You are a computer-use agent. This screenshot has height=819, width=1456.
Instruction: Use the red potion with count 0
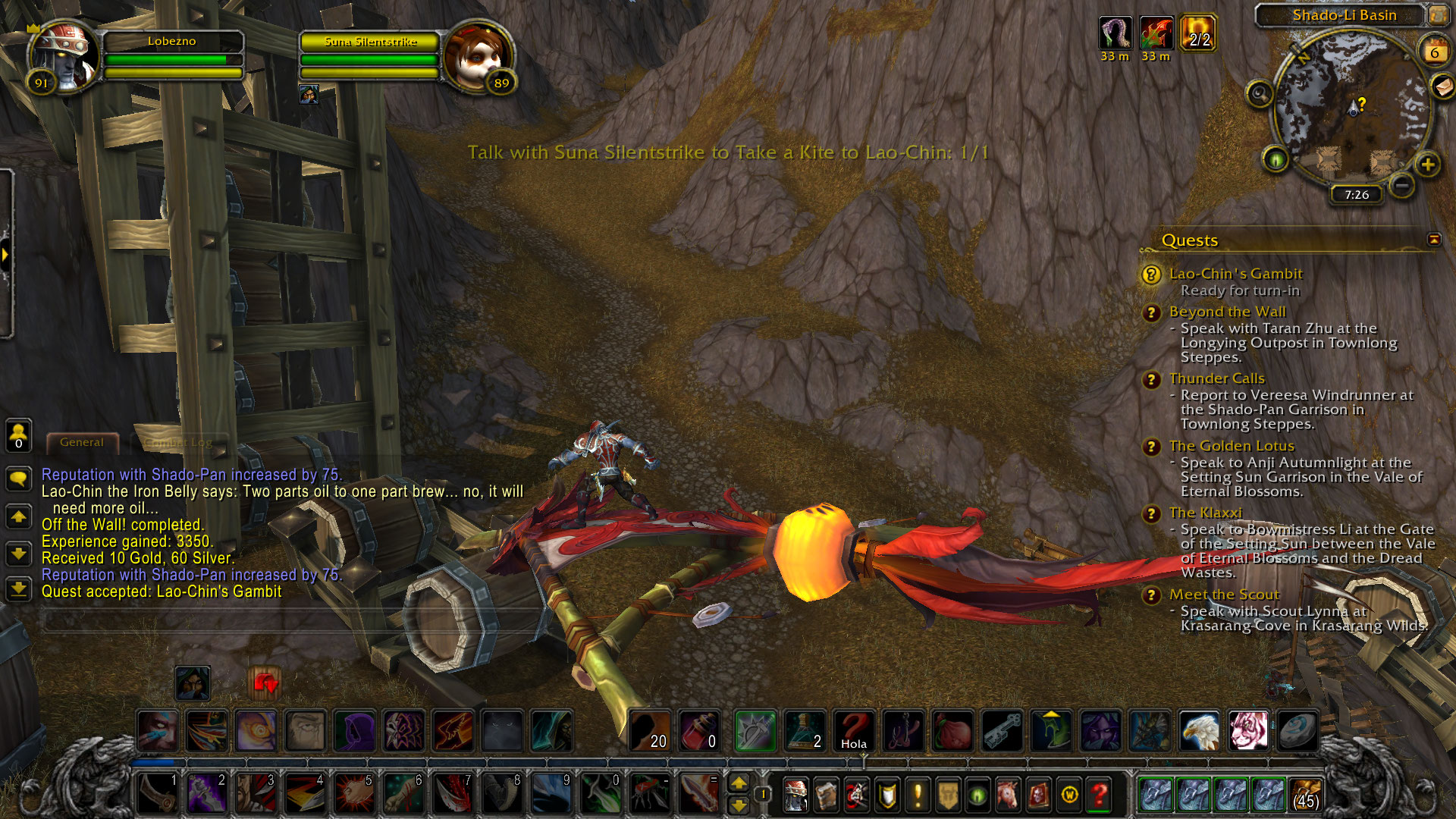(698, 731)
